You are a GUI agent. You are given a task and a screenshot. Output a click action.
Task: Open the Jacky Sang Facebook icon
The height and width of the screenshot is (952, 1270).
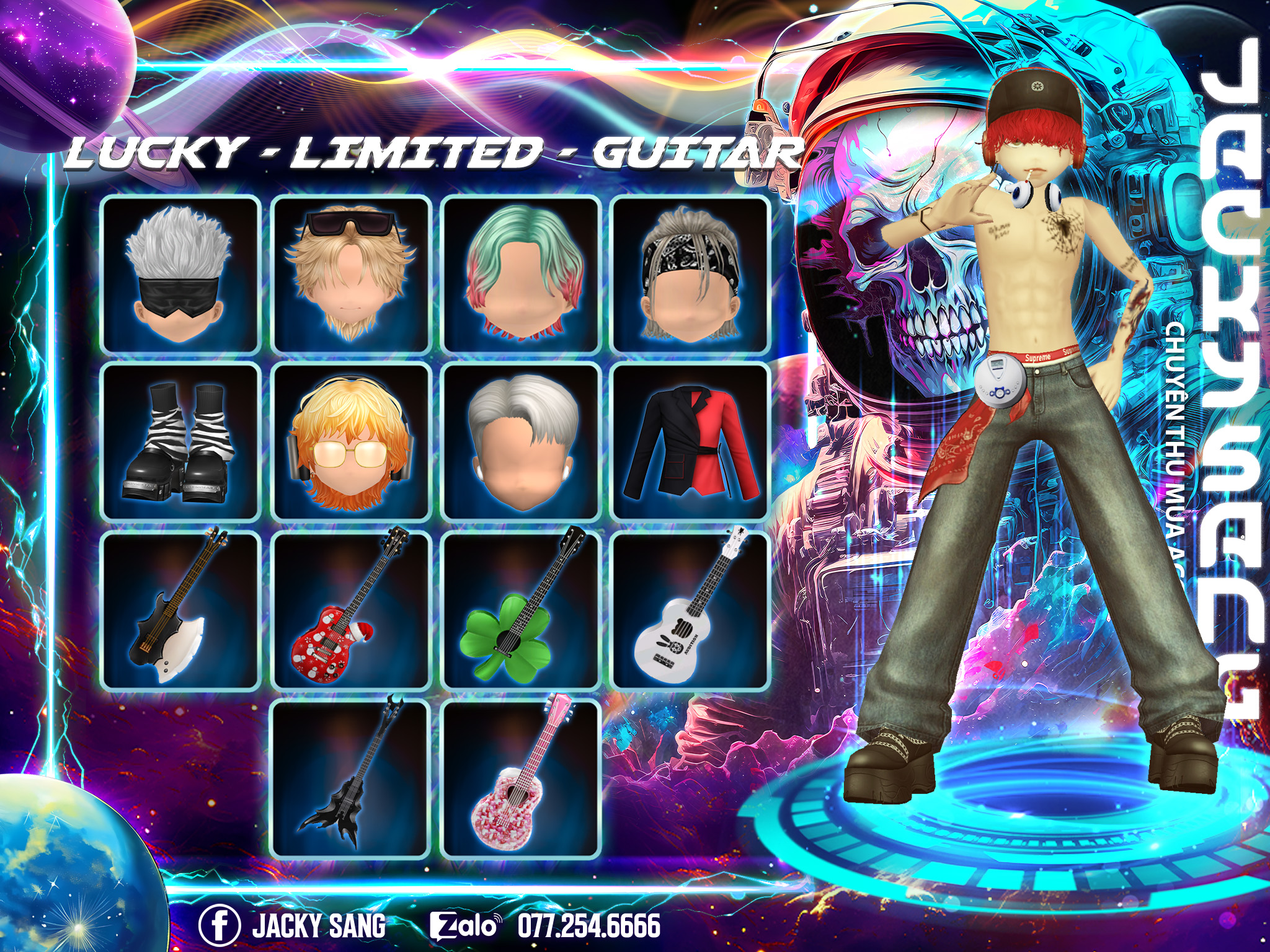coord(219,925)
